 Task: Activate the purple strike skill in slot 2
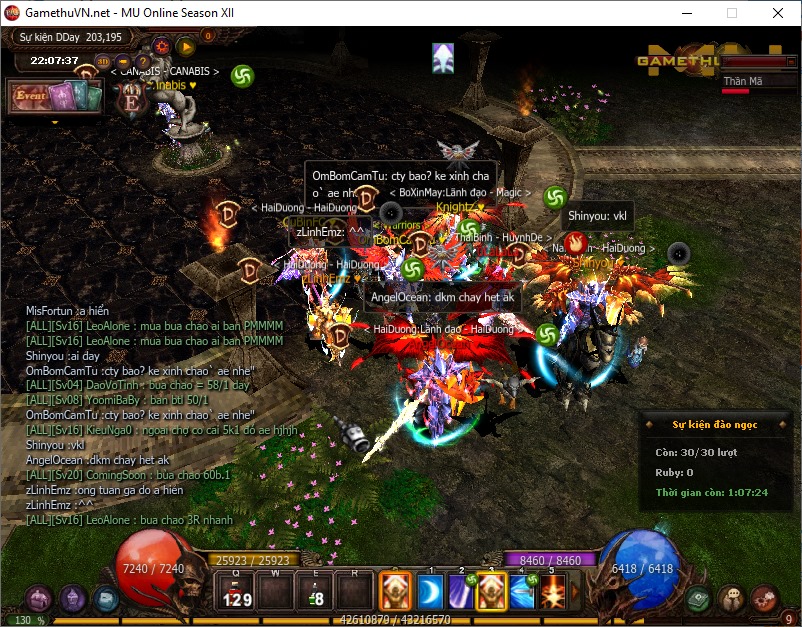(x=460, y=590)
